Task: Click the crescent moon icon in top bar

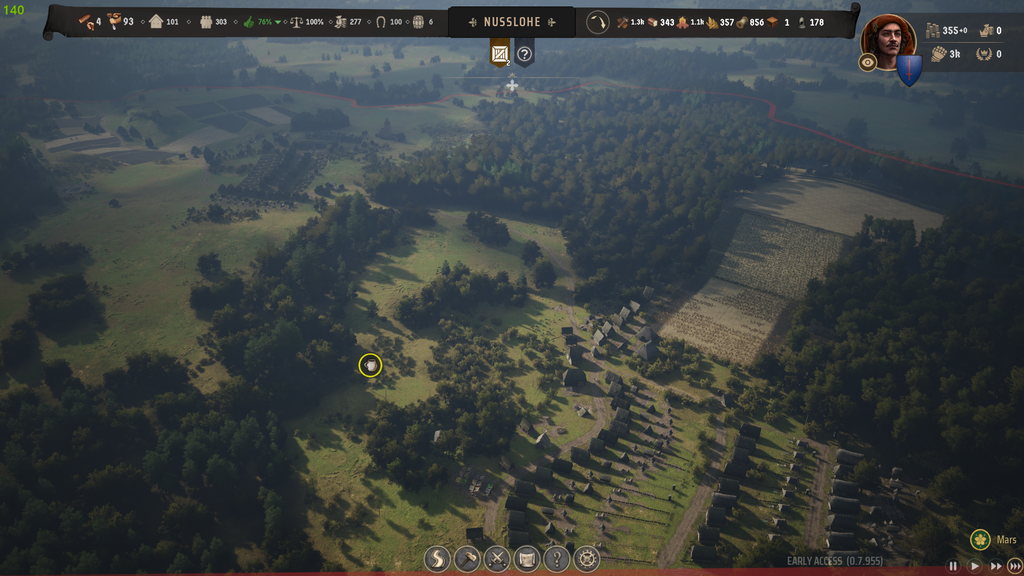Action: tap(598, 22)
